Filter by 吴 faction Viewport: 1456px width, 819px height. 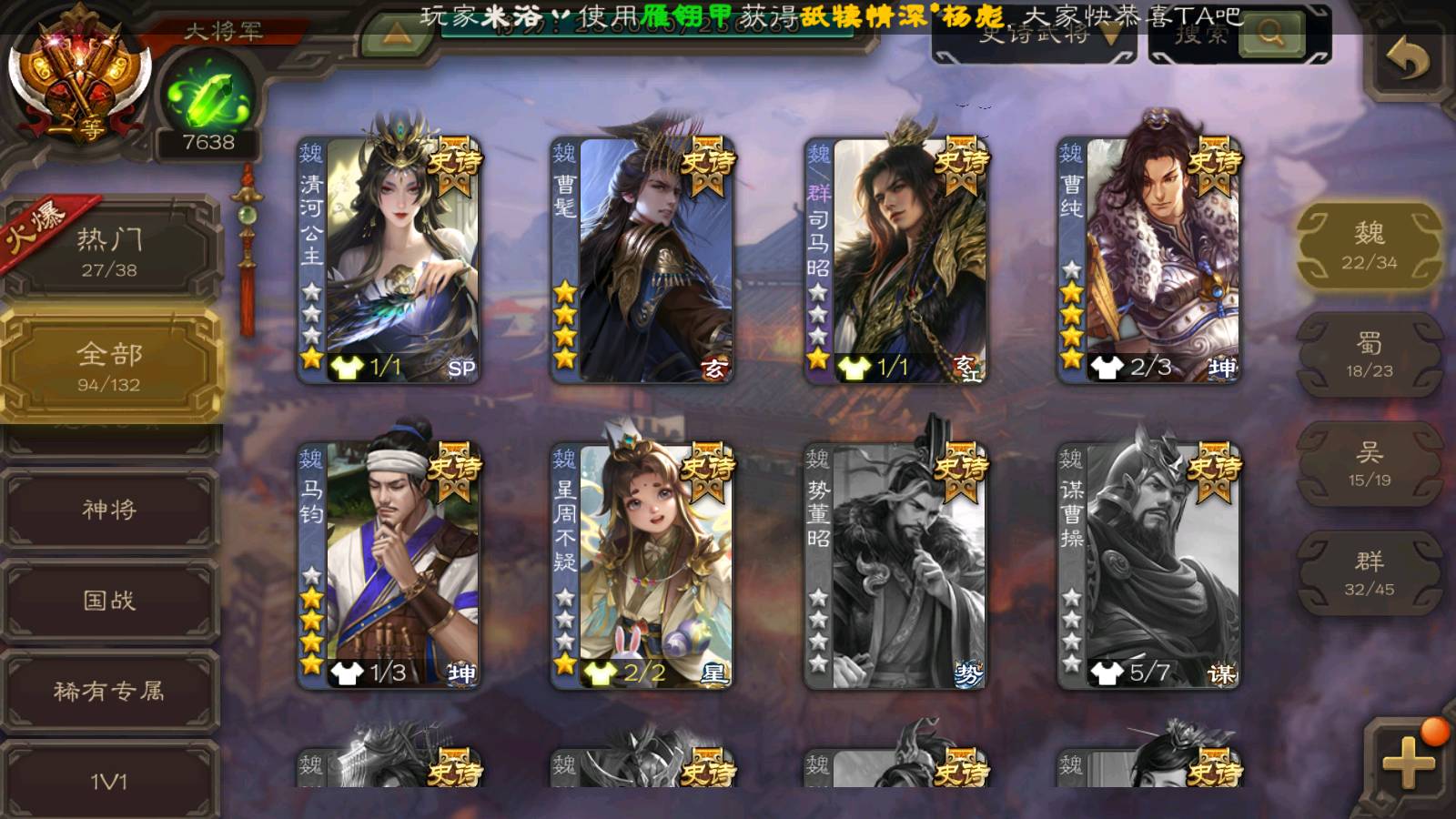pos(1369,464)
